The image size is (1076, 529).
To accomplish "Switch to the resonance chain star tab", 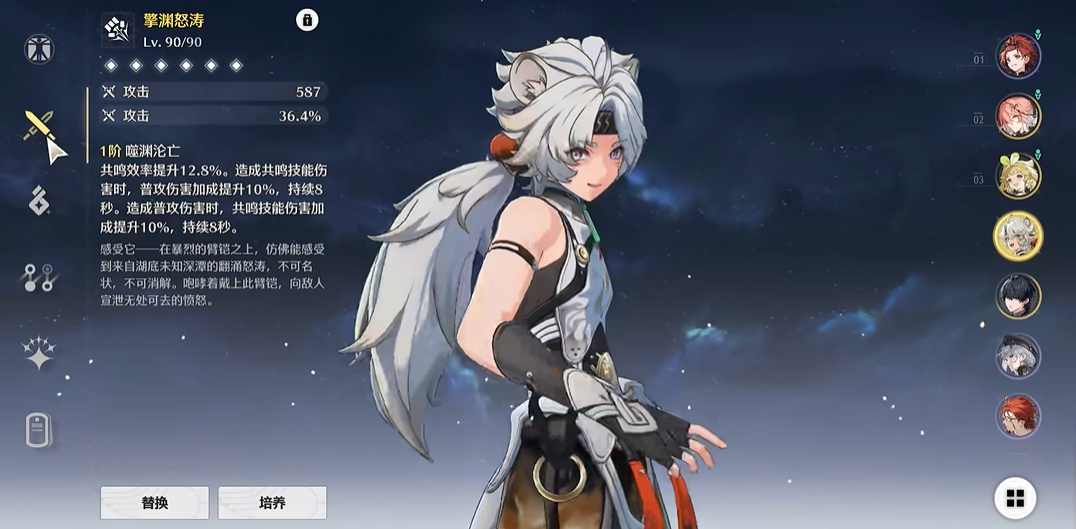I will coord(39,353).
